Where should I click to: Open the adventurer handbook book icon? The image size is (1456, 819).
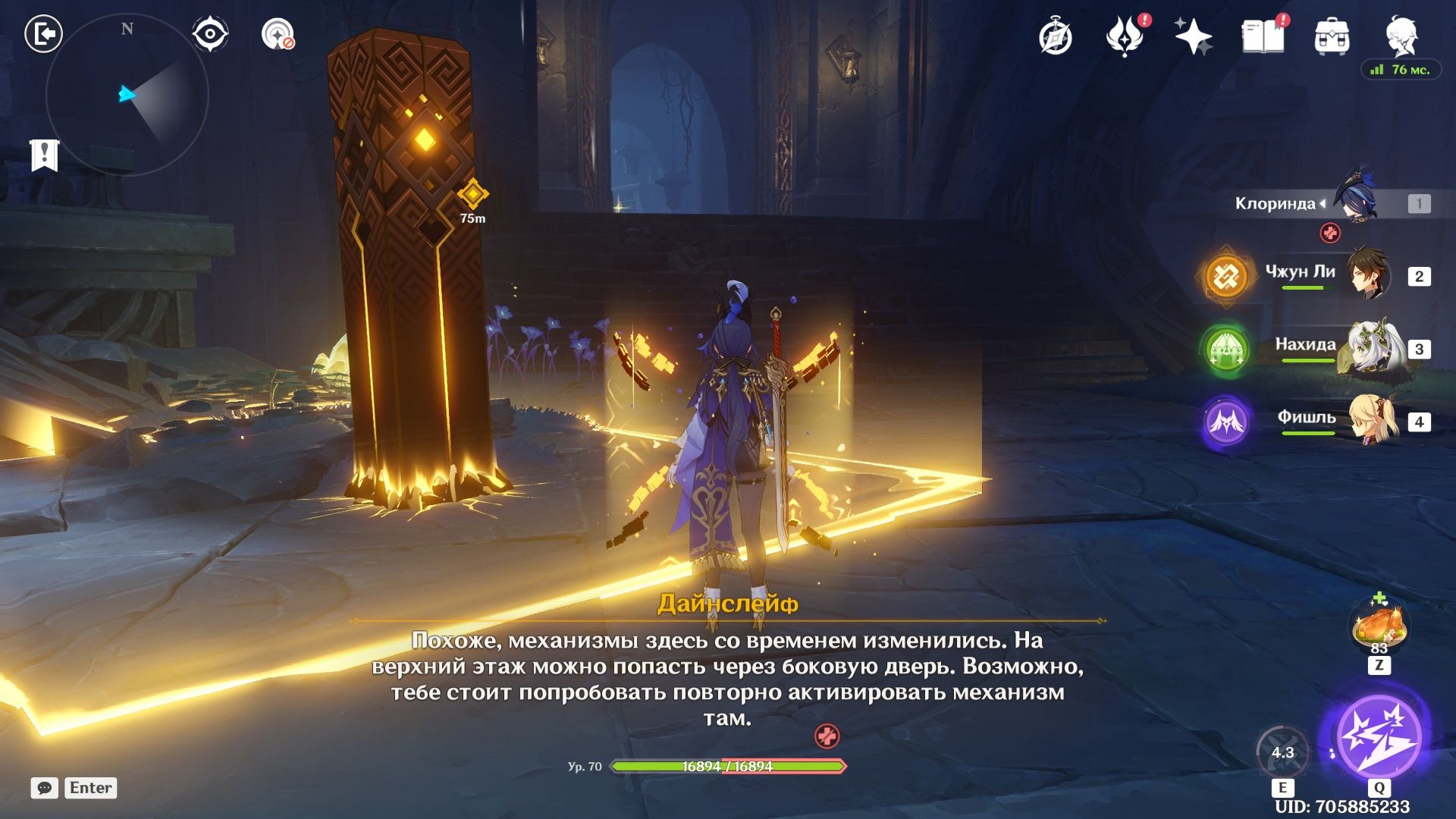pyautogui.click(x=1263, y=36)
